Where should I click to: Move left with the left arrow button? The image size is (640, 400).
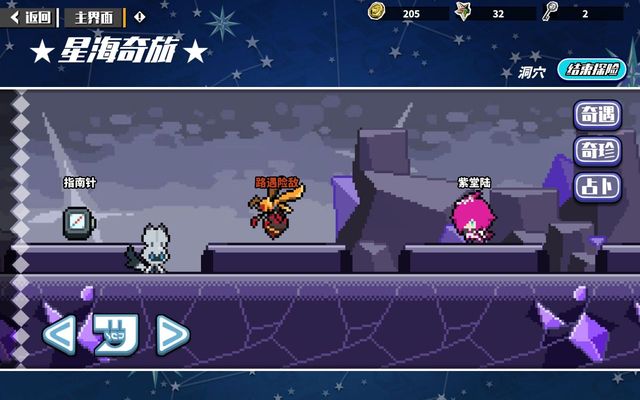click(x=58, y=335)
